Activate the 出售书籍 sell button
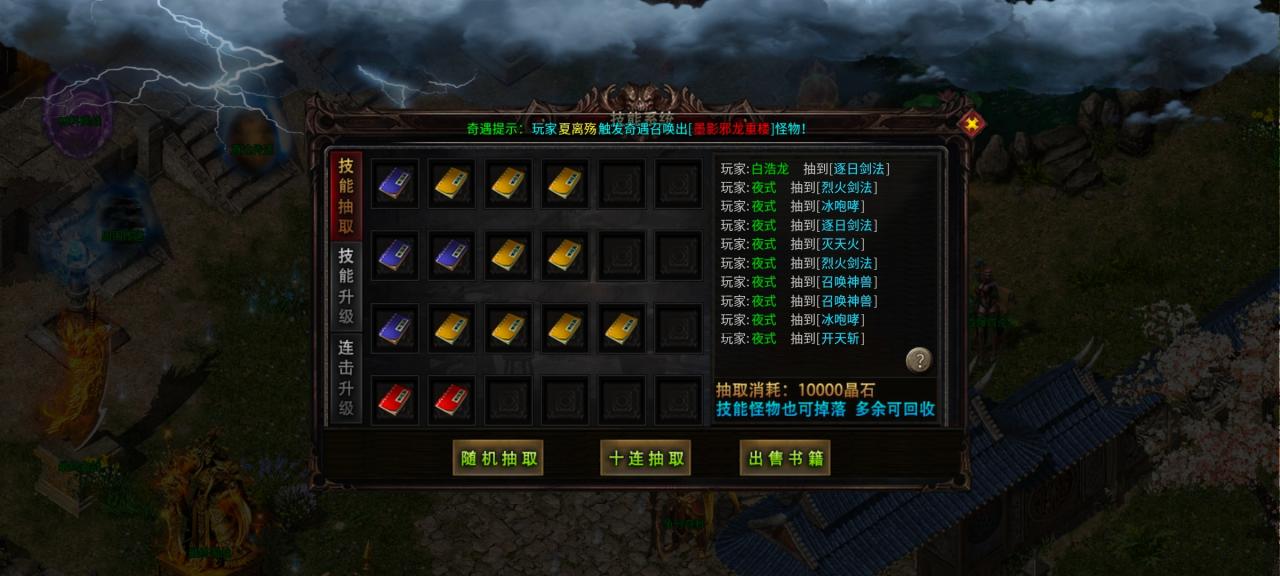Image resolution: width=1280 pixels, height=576 pixels. [785, 458]
